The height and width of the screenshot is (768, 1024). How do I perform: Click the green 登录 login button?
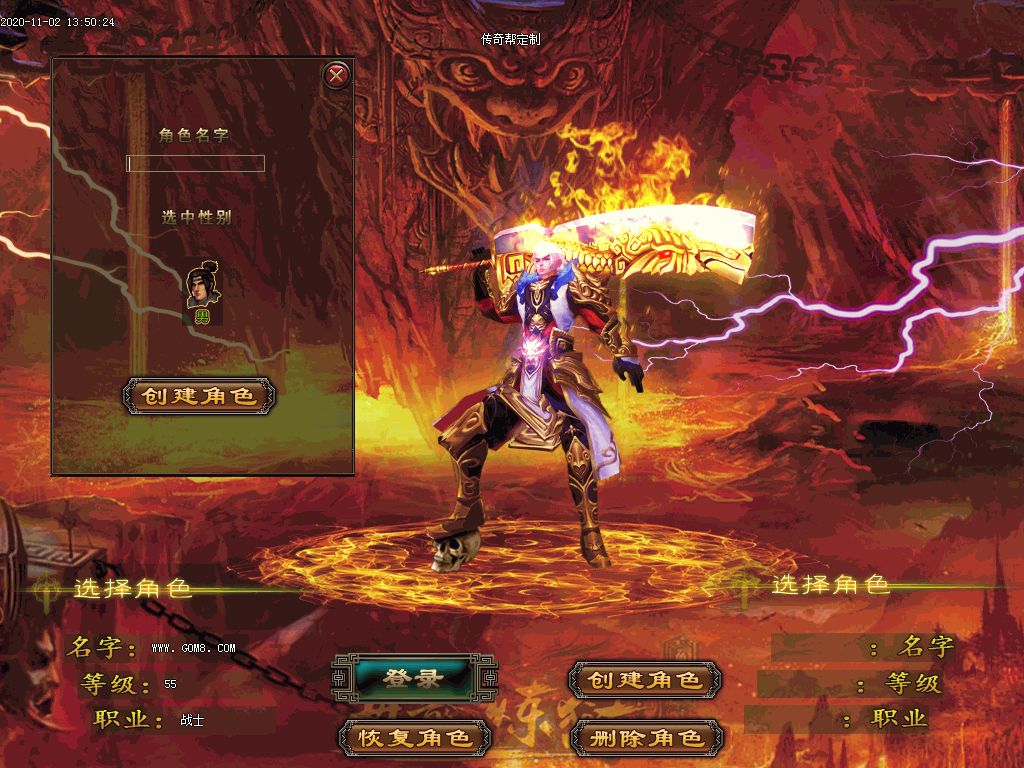[413, 679]
